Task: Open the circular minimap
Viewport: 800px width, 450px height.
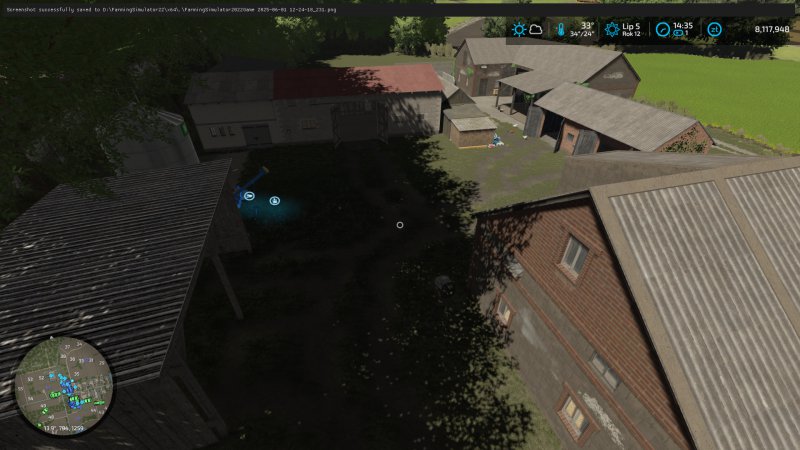Action: tap(63, 385)
